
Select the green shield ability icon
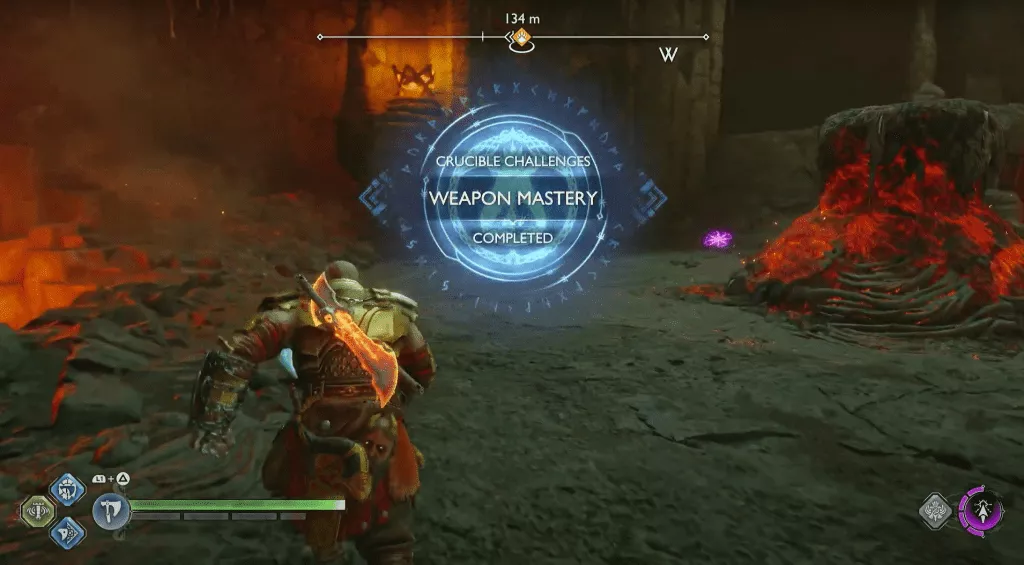click(37, 511)
